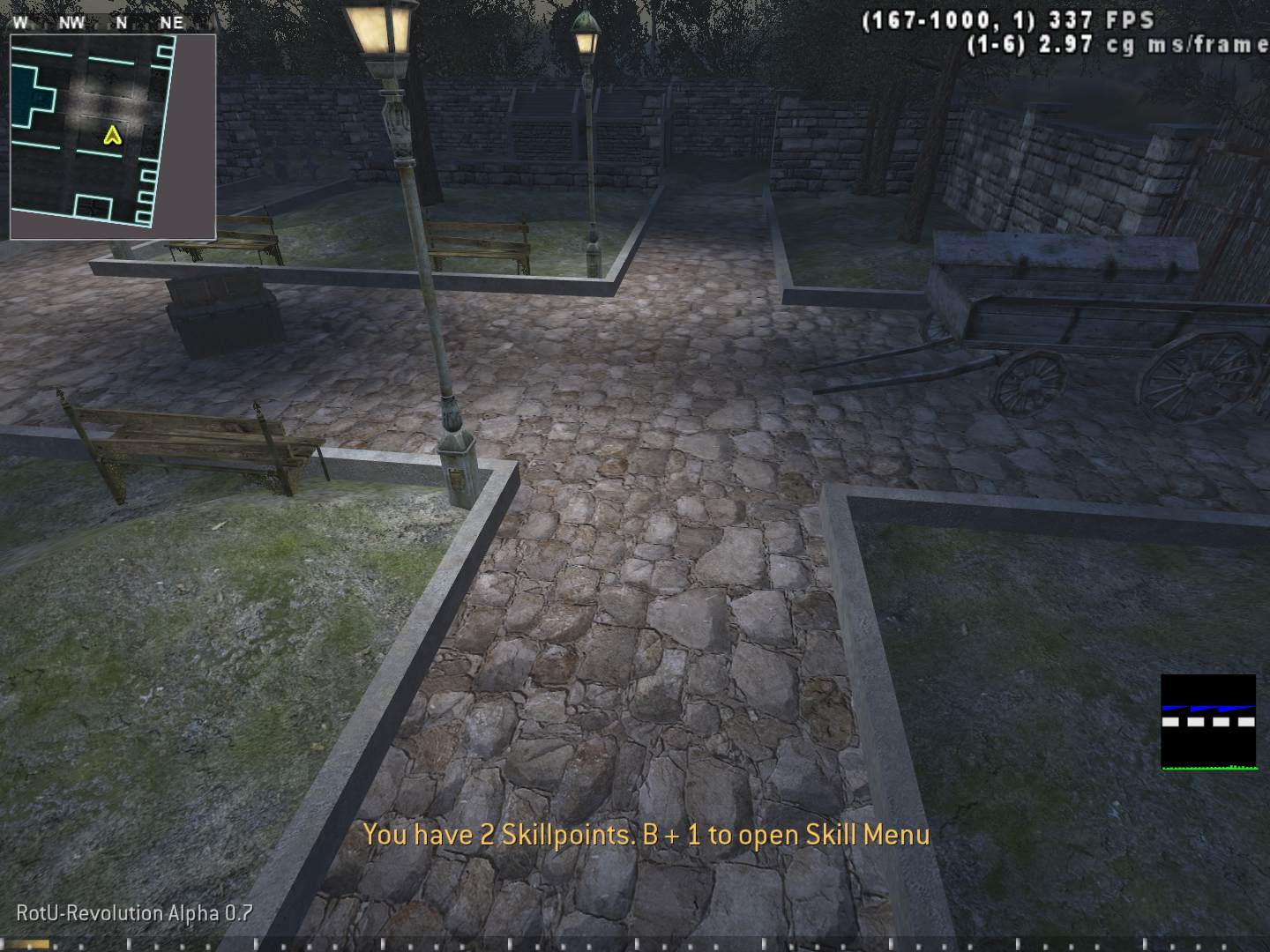Open the Skill Menu via the Skillpoints message

[646, 835]
